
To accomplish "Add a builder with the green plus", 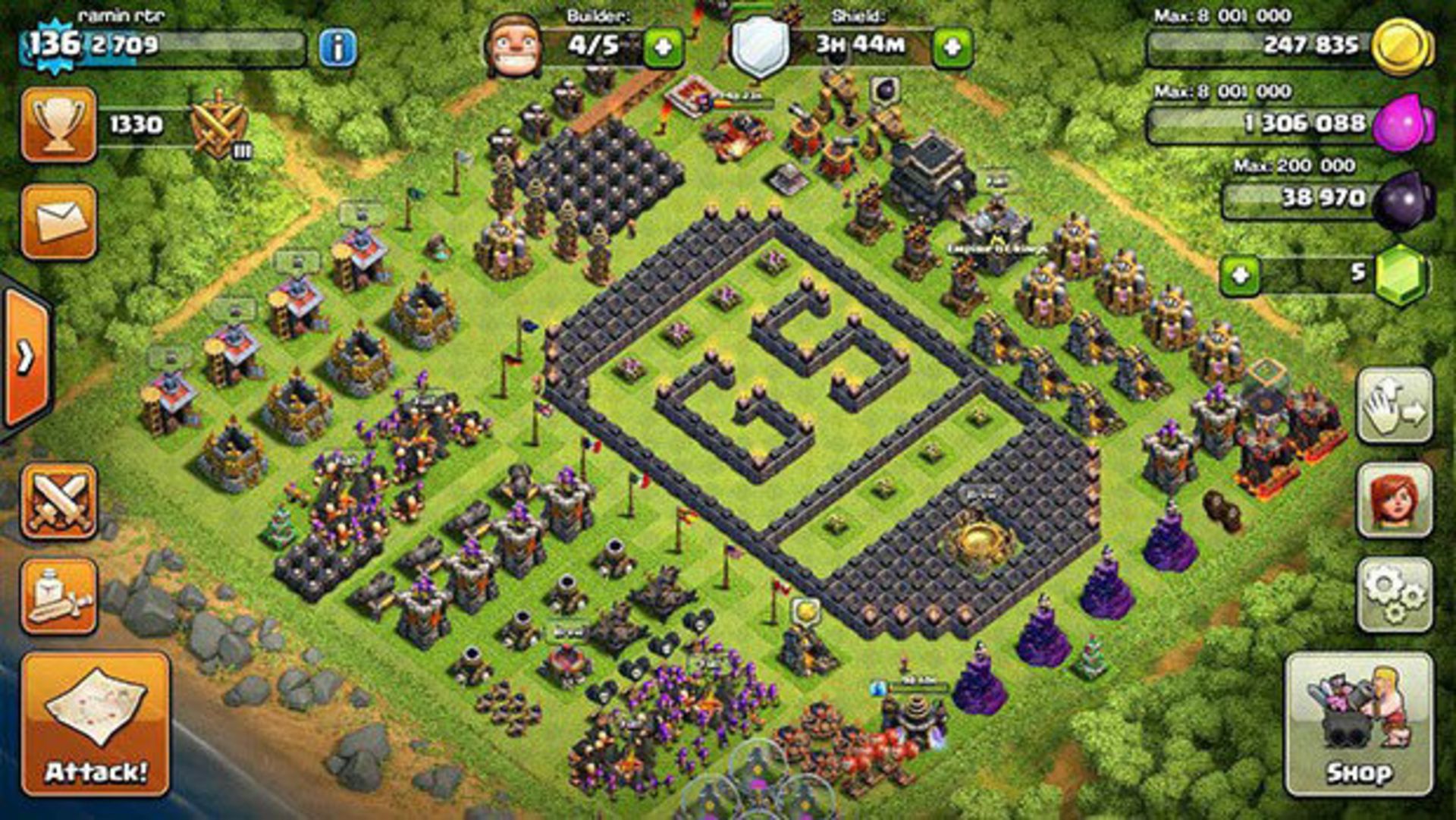I will 662,48.
